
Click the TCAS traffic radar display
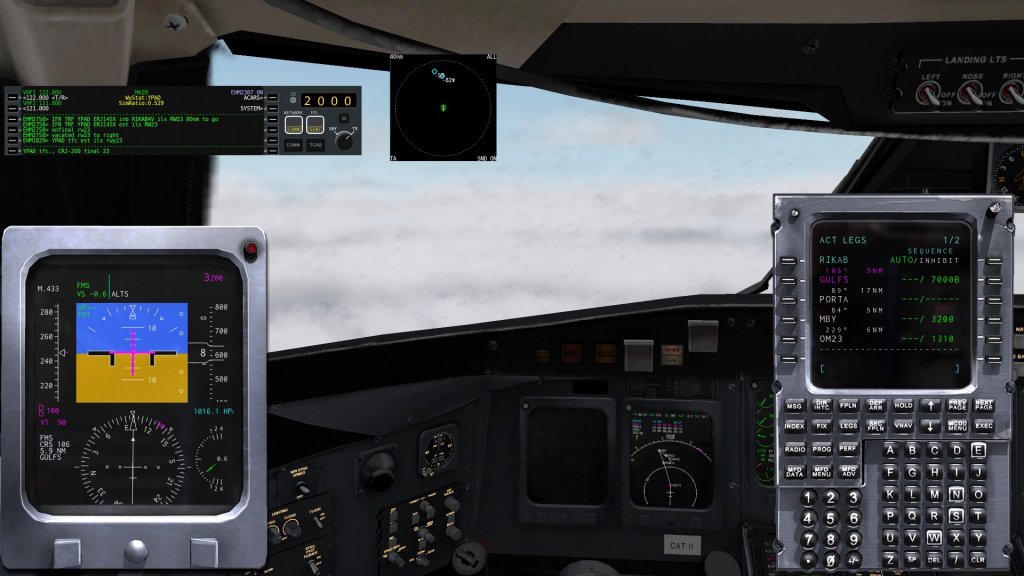coord(443,107)
